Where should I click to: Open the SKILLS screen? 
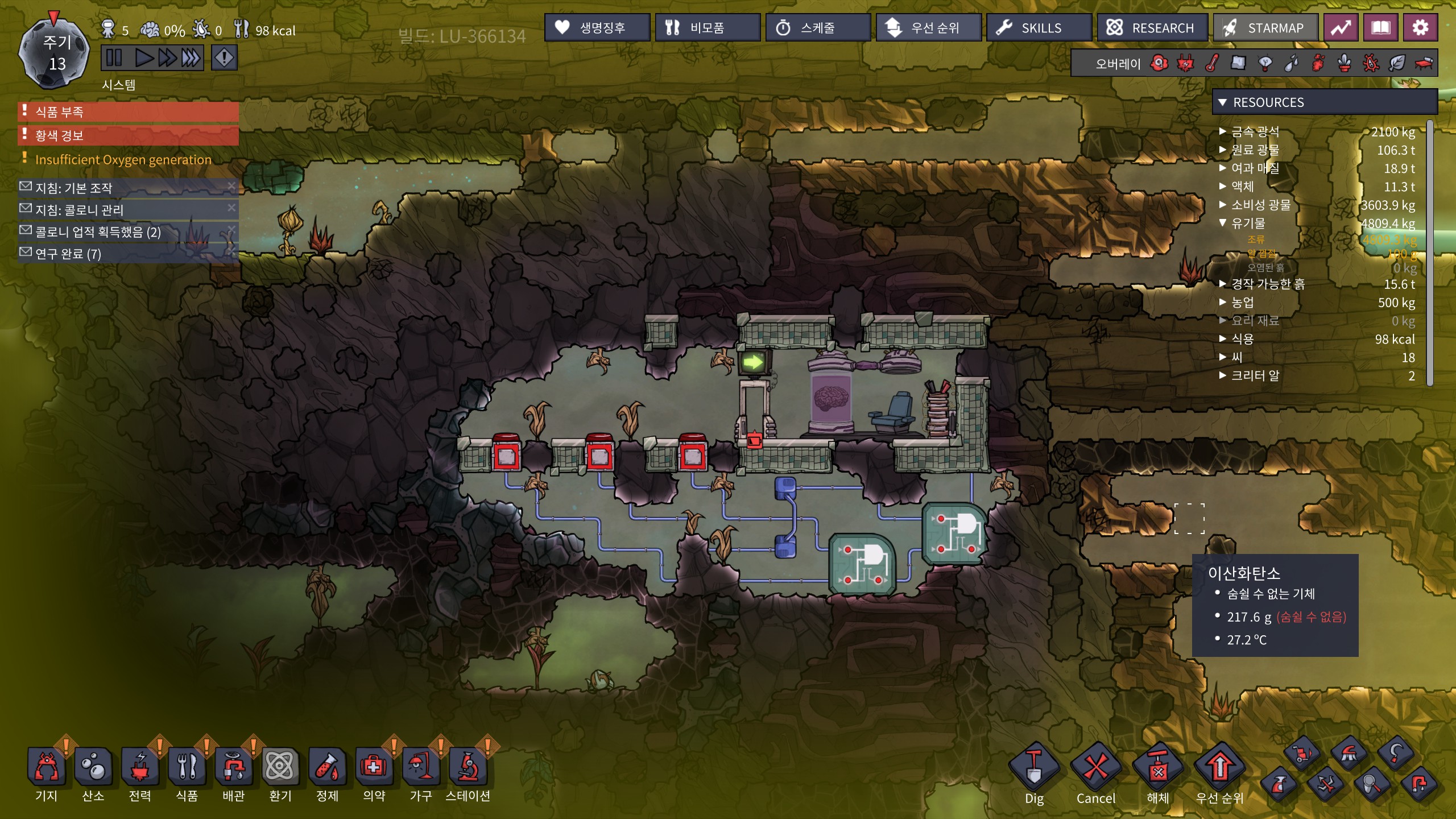click(1039, 27)
